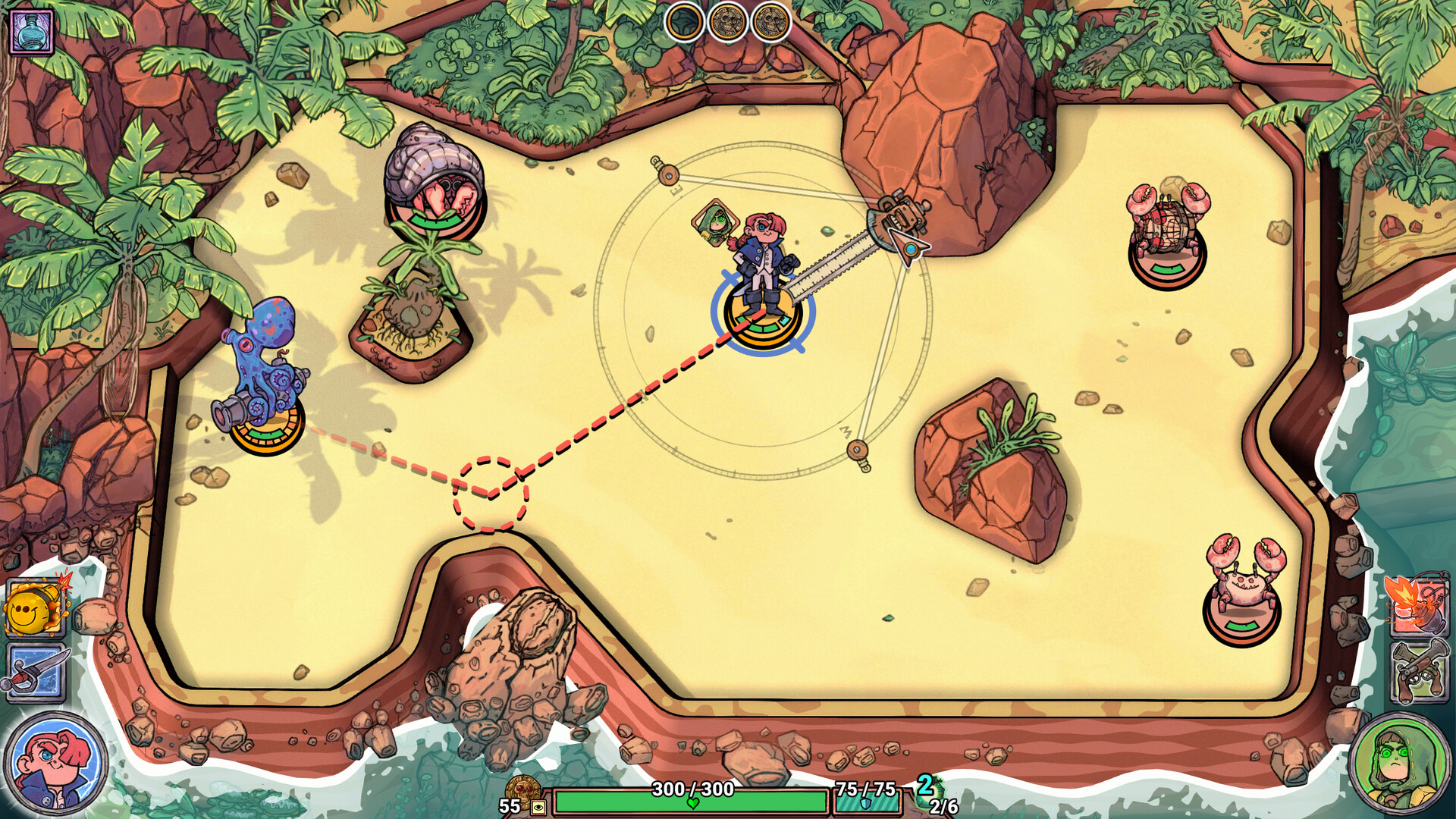This screenshot has width=1456, height=819.
Task: Open the potion flask slot top-left
Action: (x=32, y=32)
